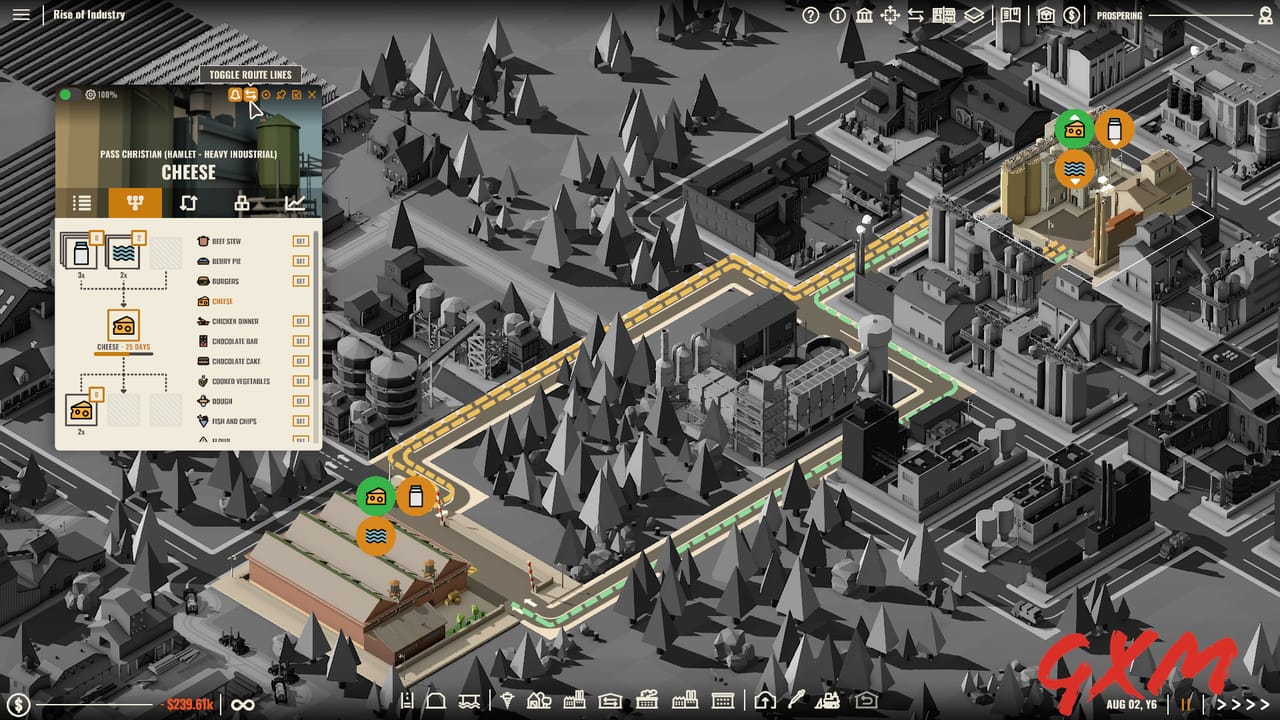Set Beef Stew as the recipe
The height and width of the screenshot is (720, 1280).
pyautogui.click(x=300, y=240)
